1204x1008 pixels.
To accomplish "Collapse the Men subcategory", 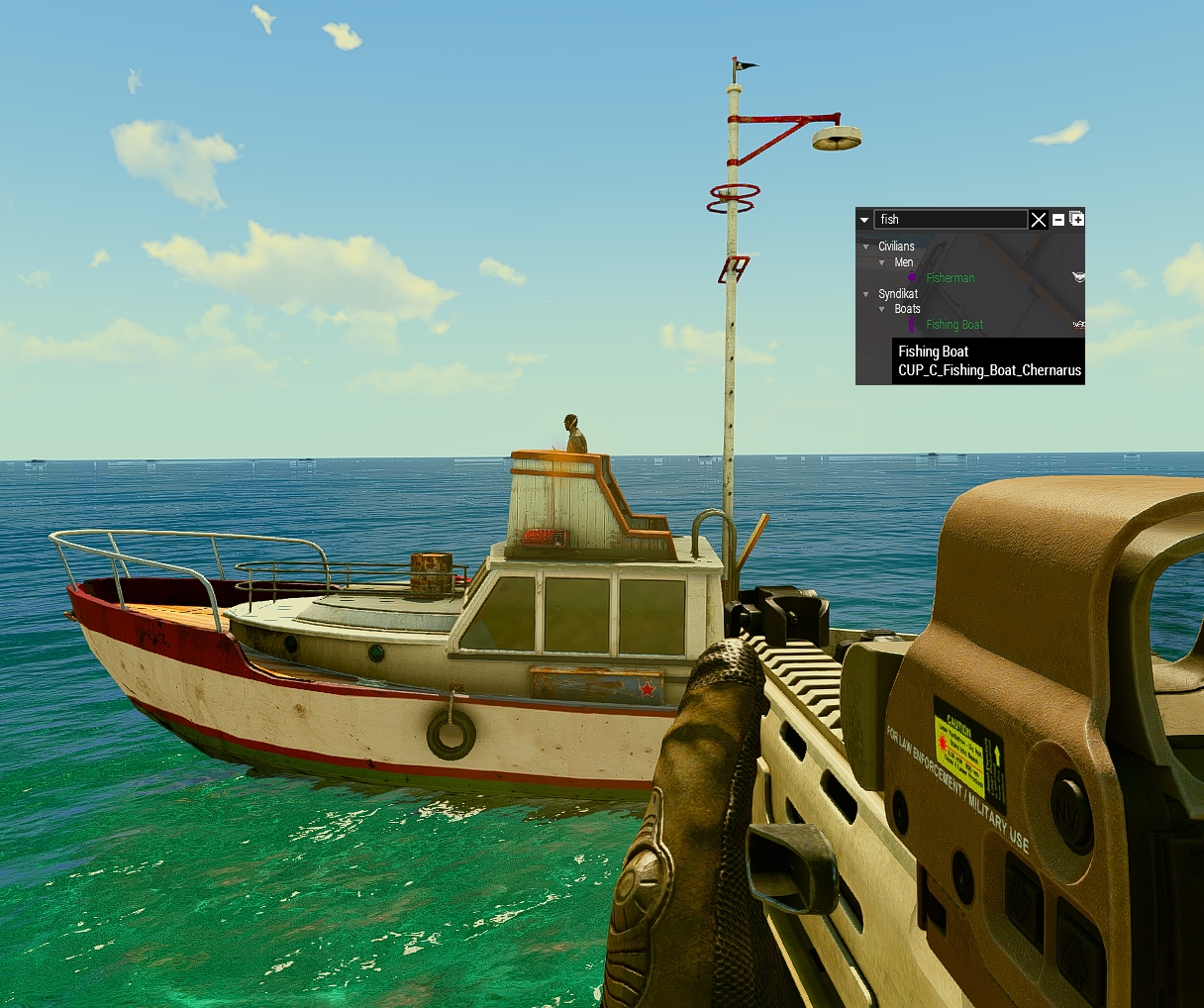I will coord(882,262).
